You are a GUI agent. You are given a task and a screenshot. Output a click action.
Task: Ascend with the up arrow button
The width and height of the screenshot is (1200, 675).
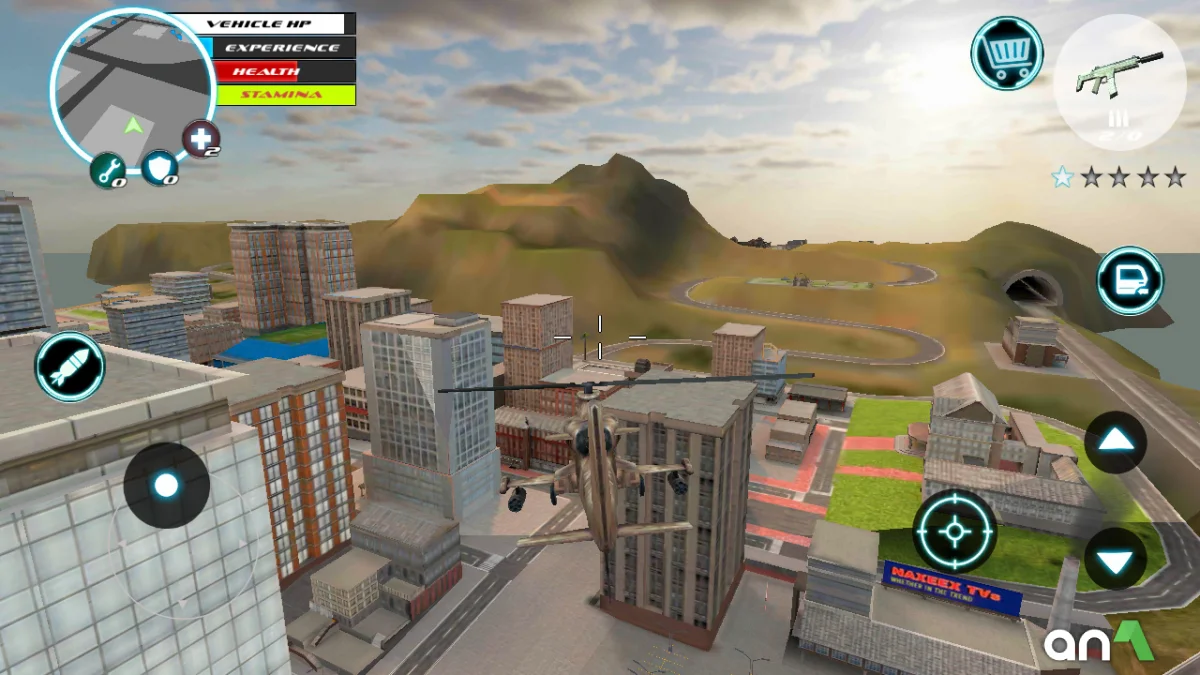pyautogui.click(x=1115, y=442)
